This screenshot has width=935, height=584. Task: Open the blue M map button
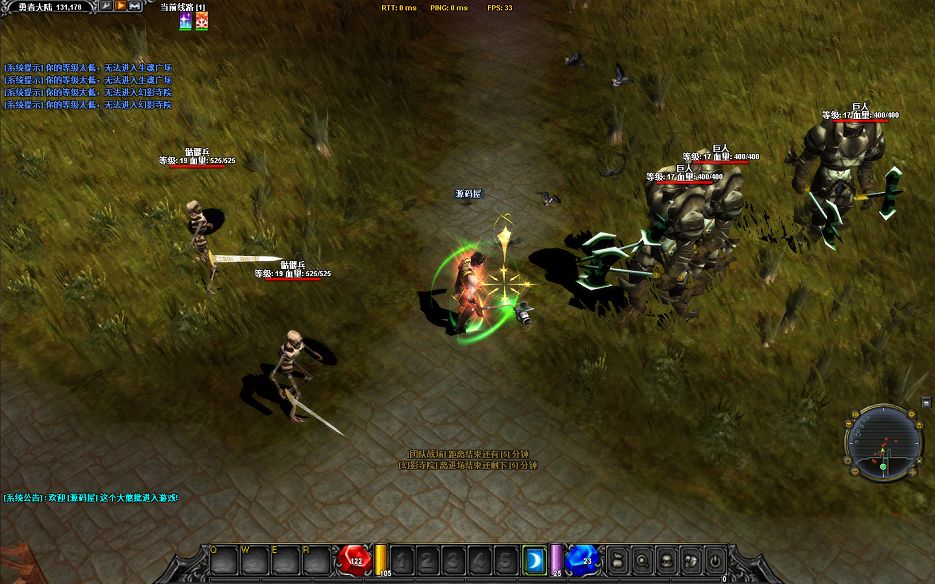point(134,6)
